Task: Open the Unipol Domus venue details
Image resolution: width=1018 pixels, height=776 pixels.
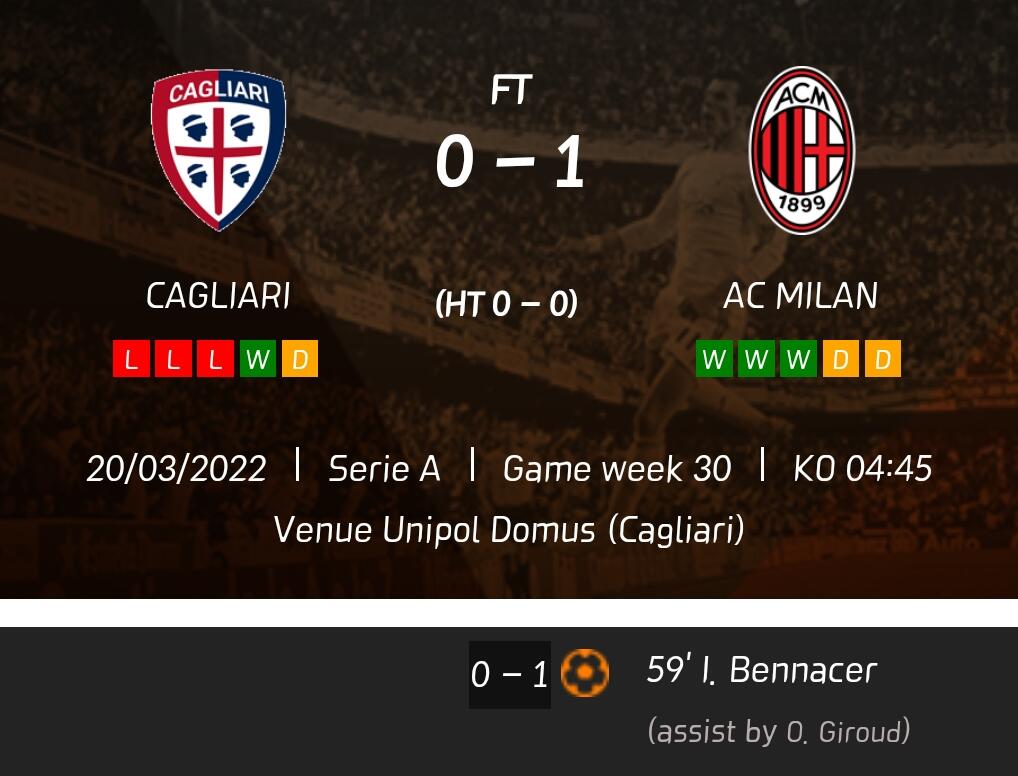Action: point(509,529)
